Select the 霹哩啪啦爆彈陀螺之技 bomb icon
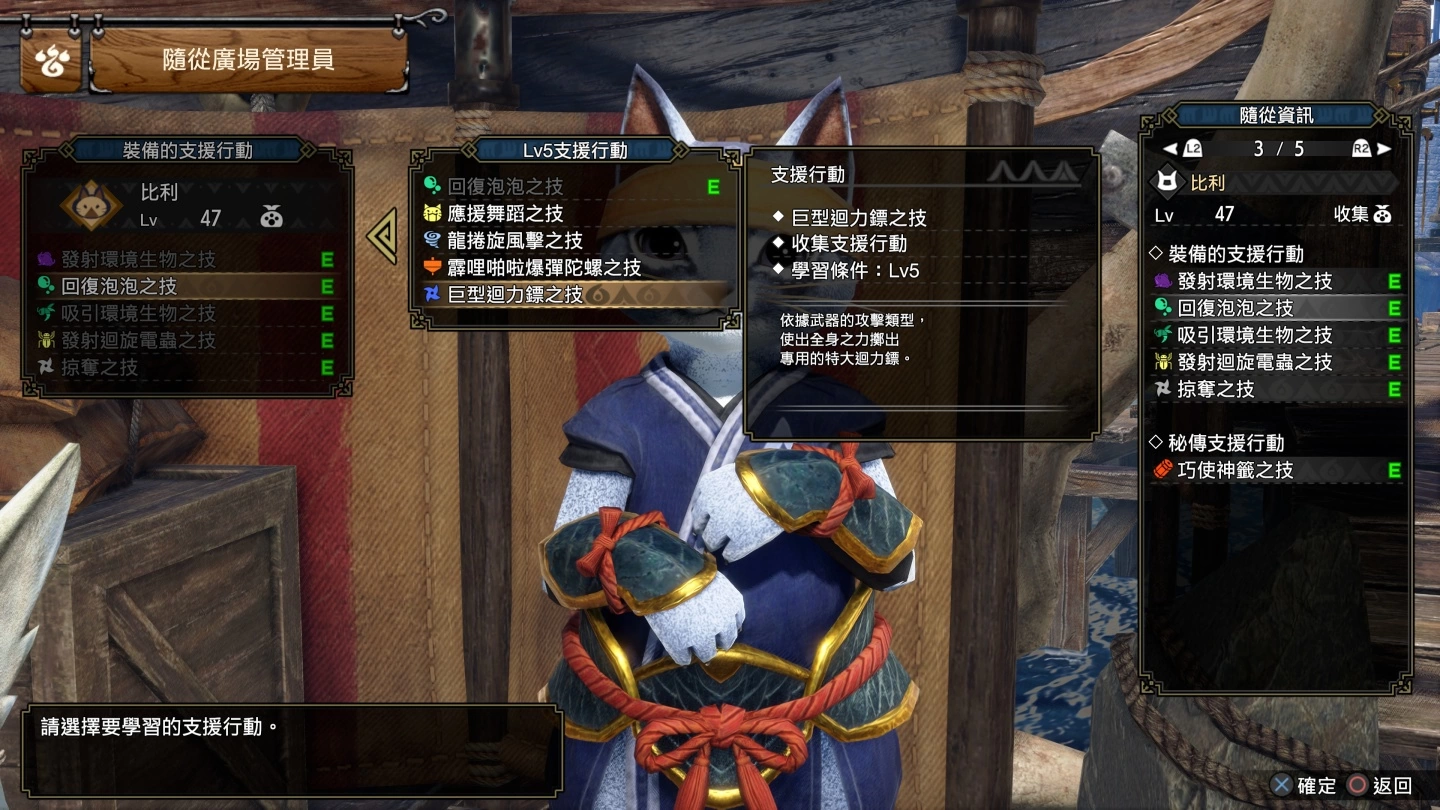Viewport: 1440px width, 810px height. [x=430, y=267]
